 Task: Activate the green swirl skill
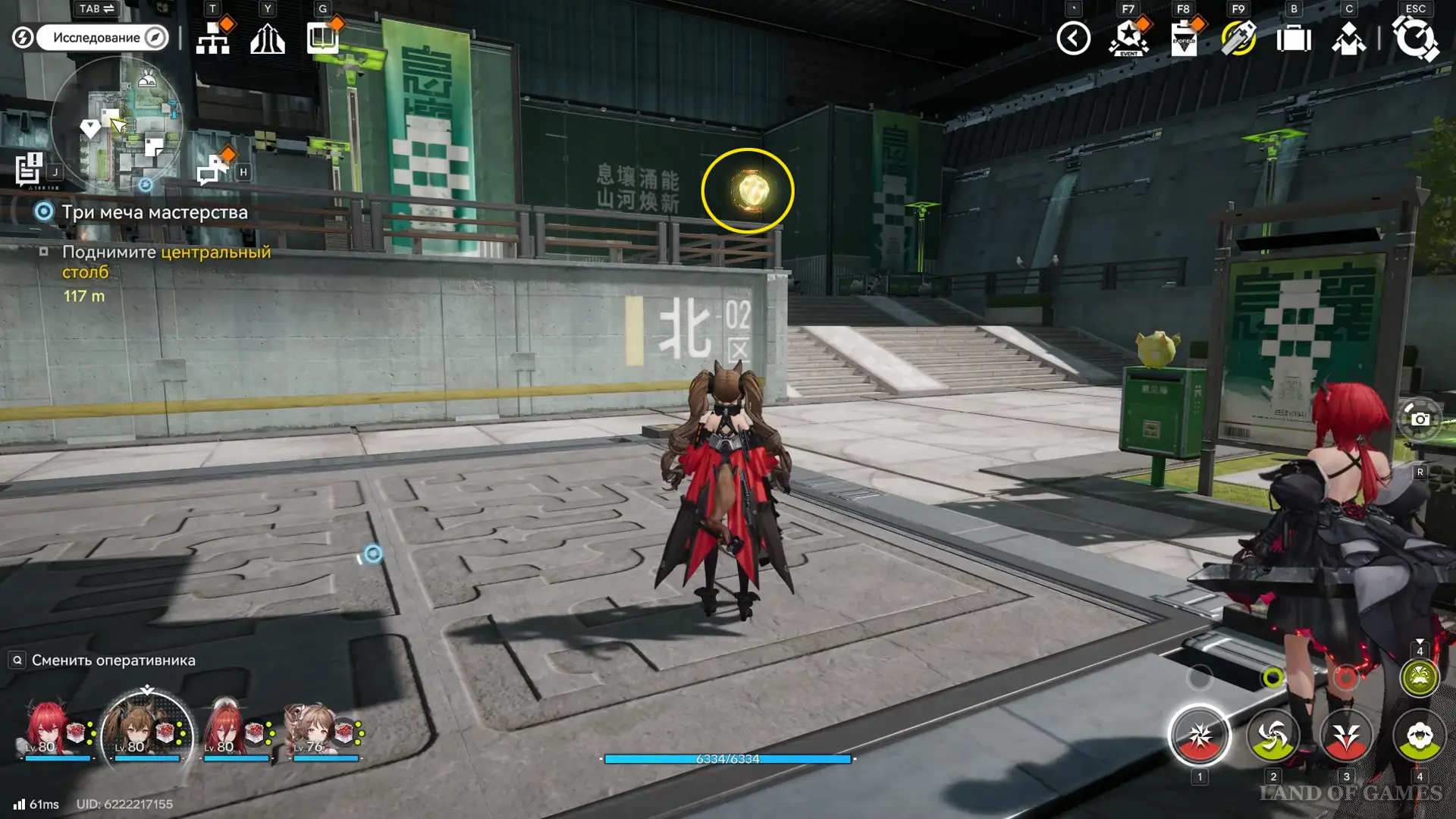point(1272,735)
